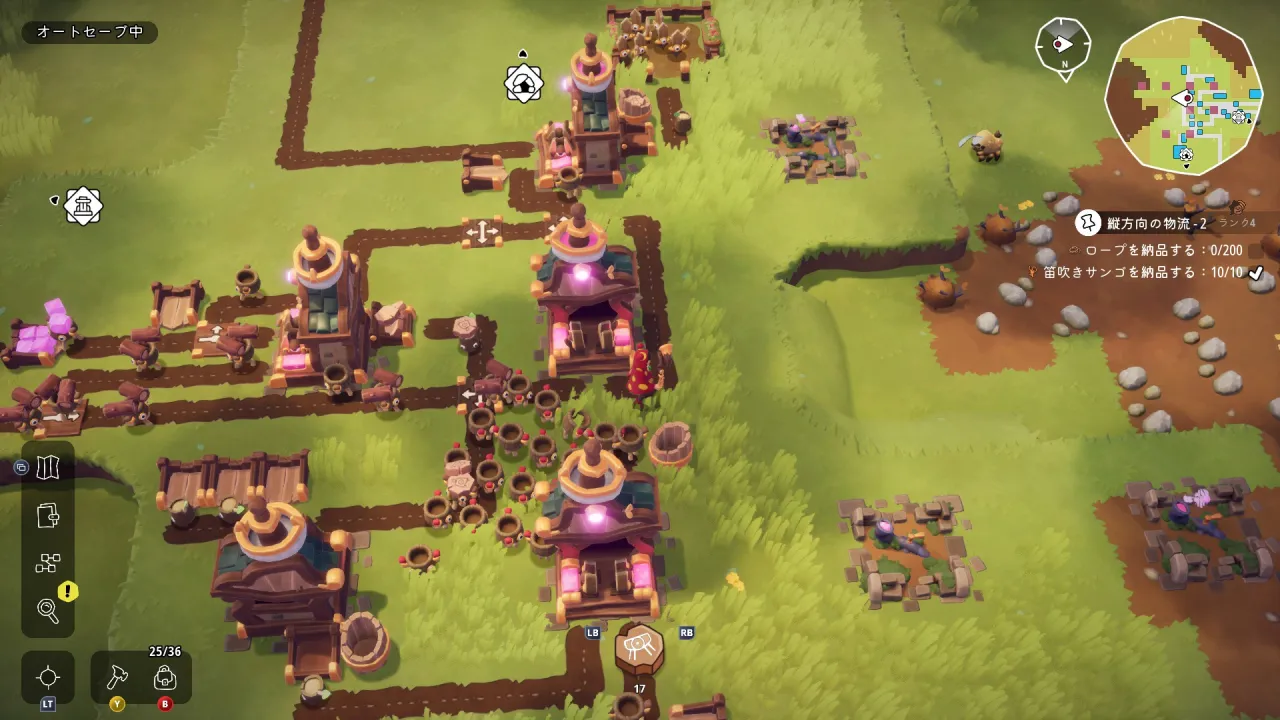The image size is (1280, 720).
Task: Open the journal notebook icon
Action: (x=48, y=516)
